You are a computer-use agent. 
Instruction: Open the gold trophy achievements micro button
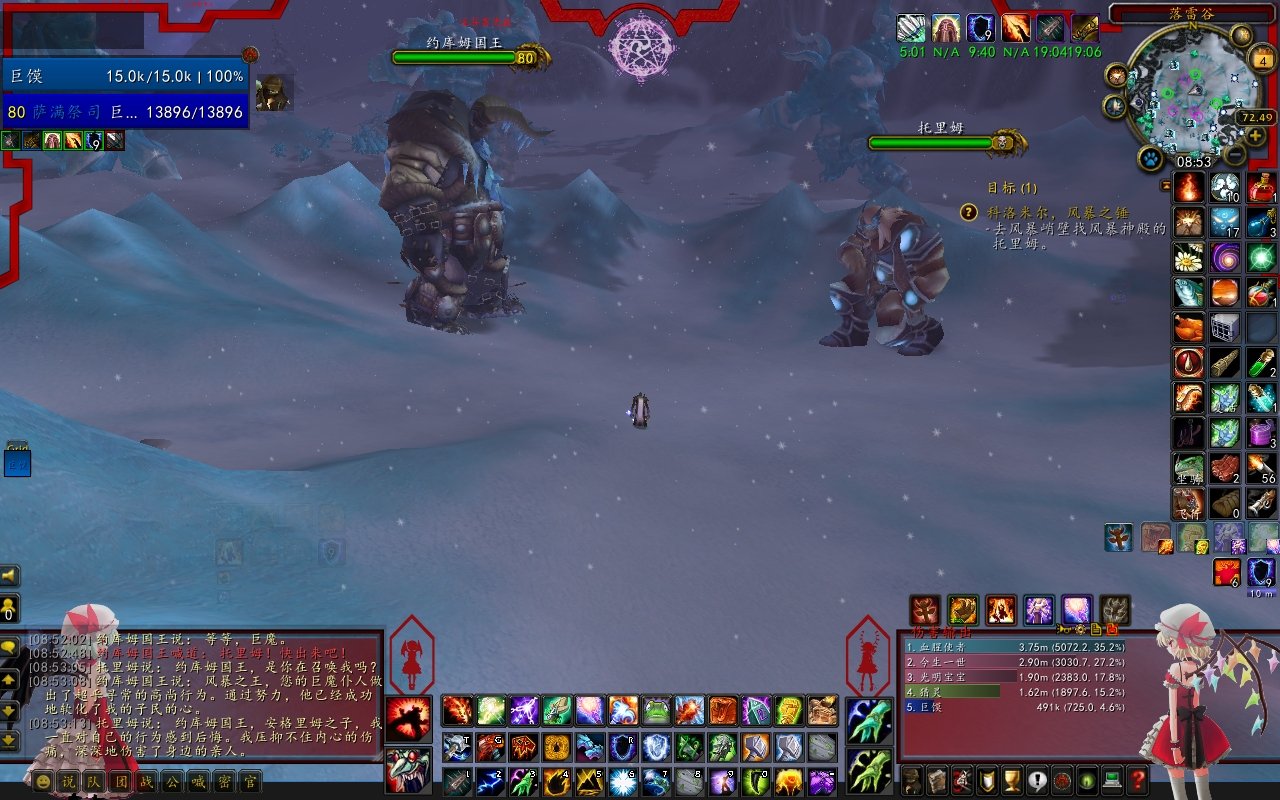[x=1012, y=779]
